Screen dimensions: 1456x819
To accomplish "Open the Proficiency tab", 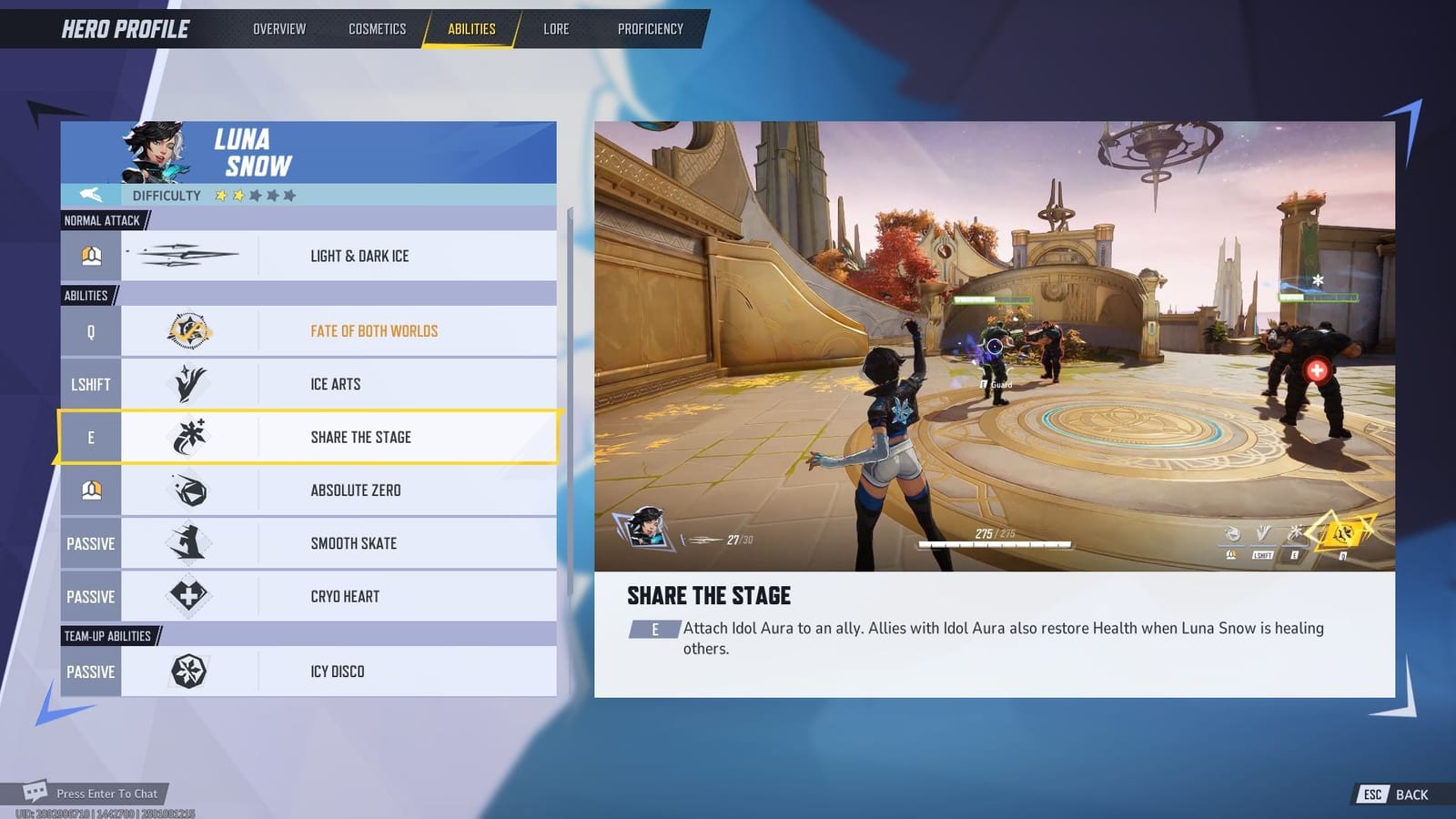I will click(650, 28).
